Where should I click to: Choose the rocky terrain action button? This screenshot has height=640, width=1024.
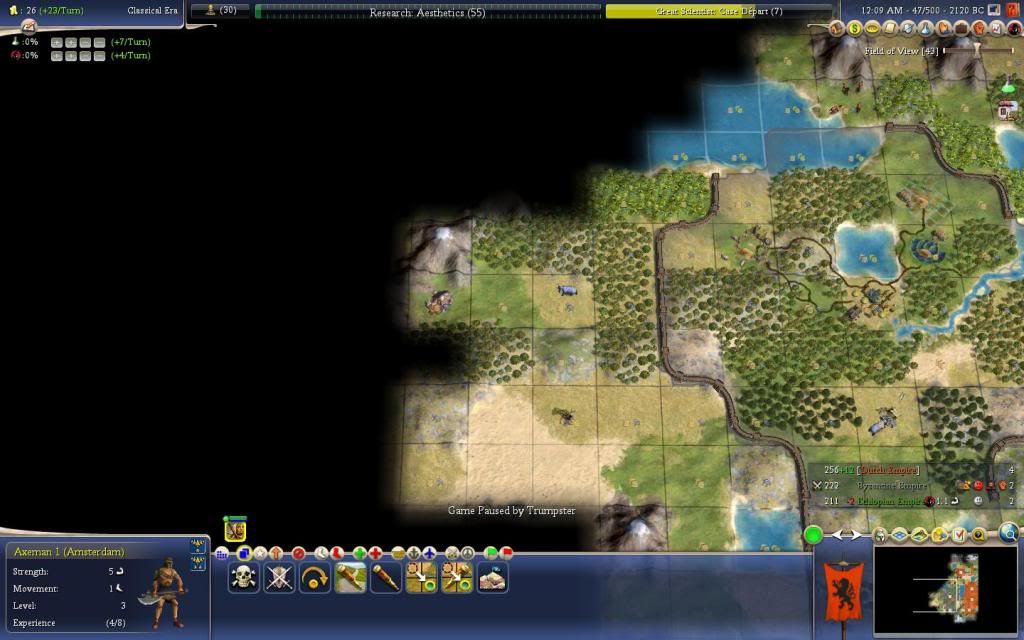coord(493,577)
